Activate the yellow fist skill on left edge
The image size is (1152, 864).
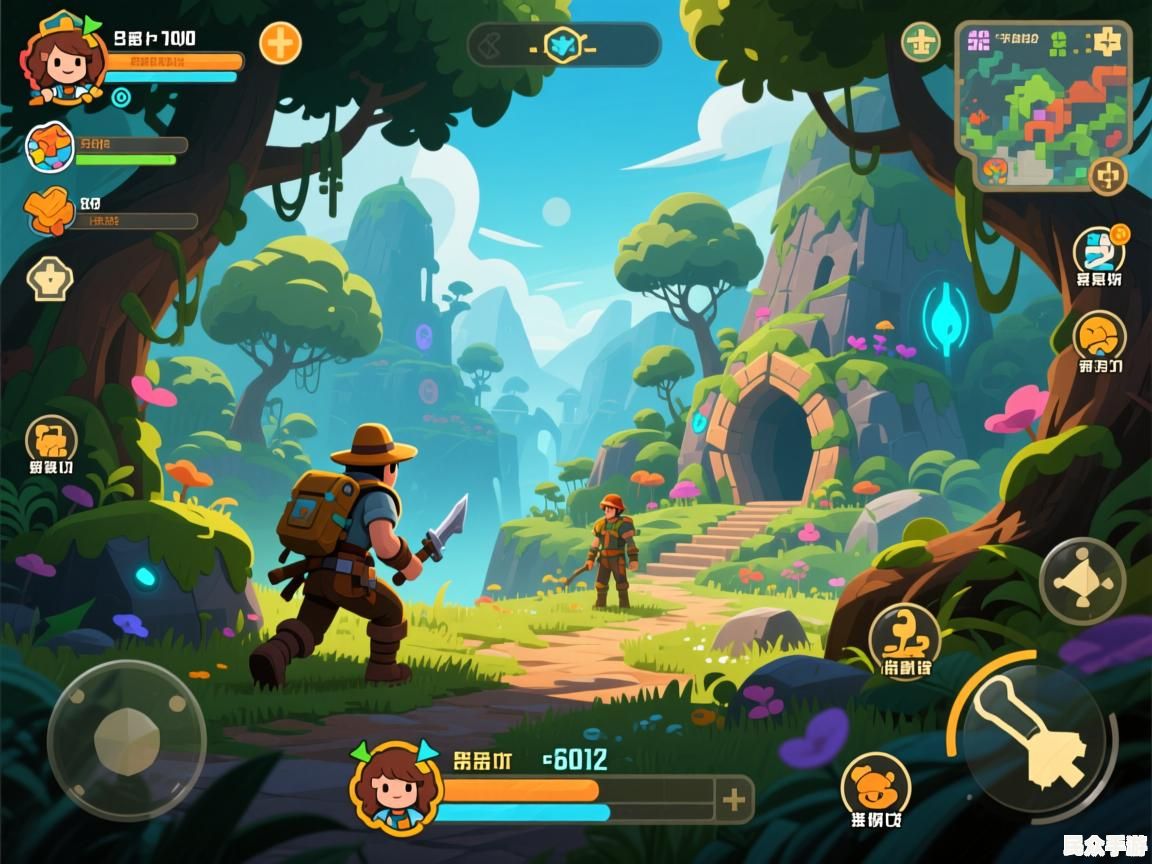pyautogui.click(x=51, y=439)
